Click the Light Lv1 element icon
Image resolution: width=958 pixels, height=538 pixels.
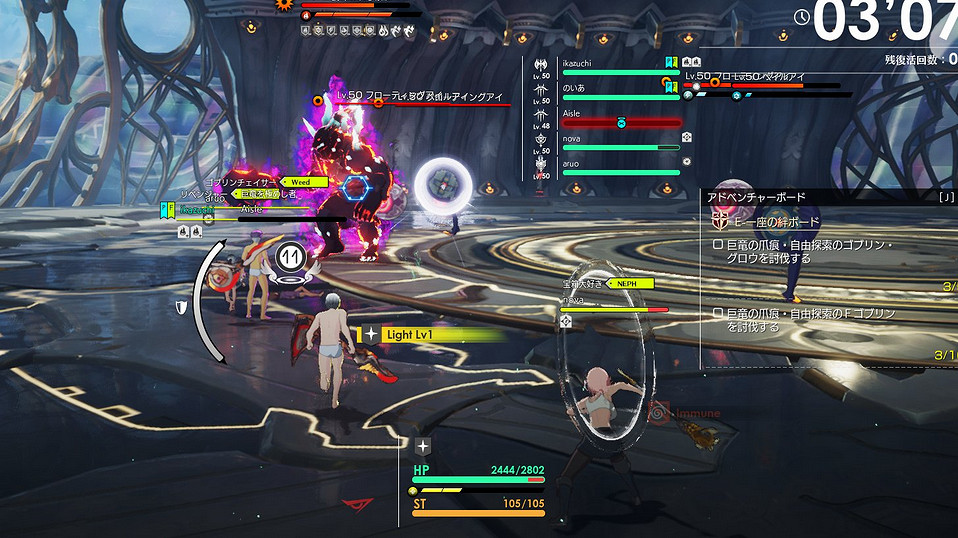tap(371, 335)
